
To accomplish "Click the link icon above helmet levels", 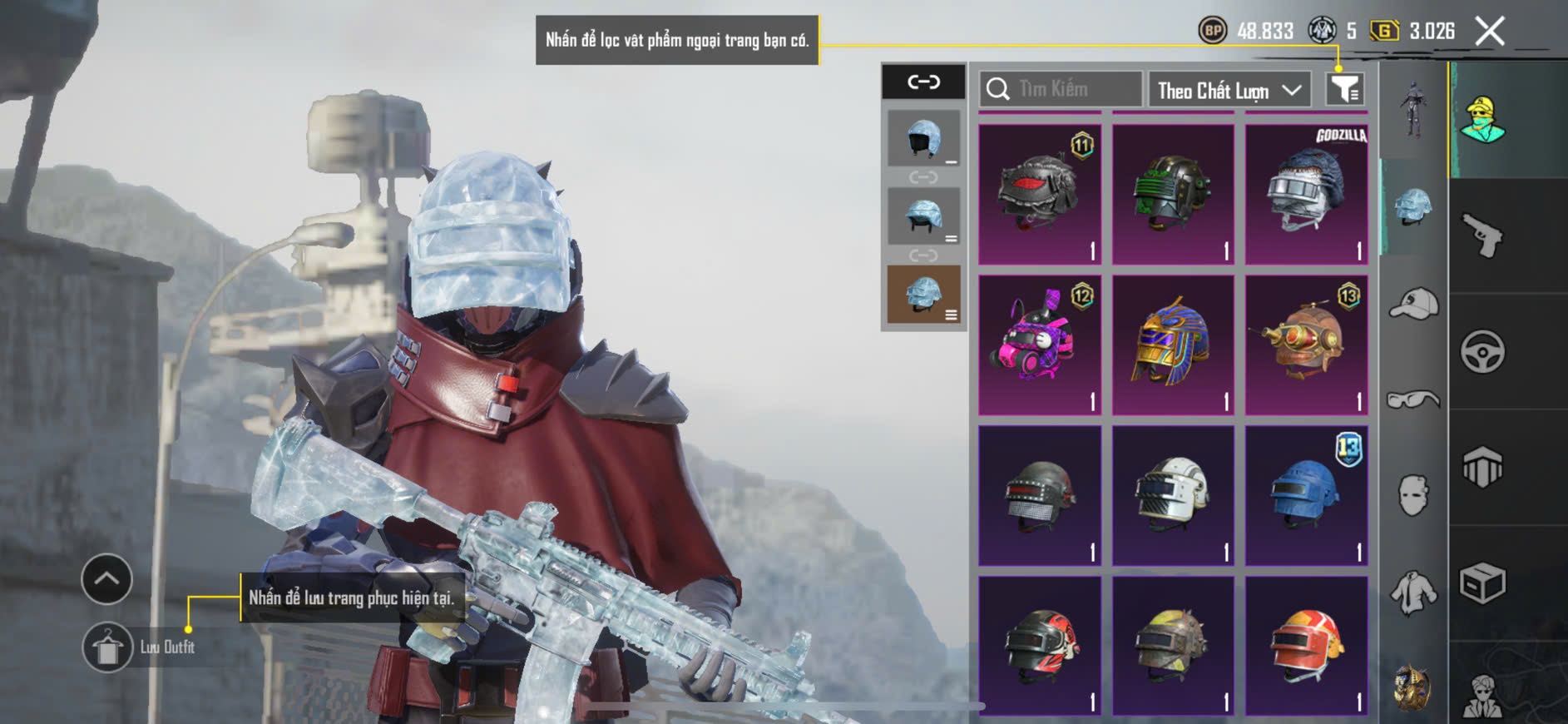I will tap(923, 82).
